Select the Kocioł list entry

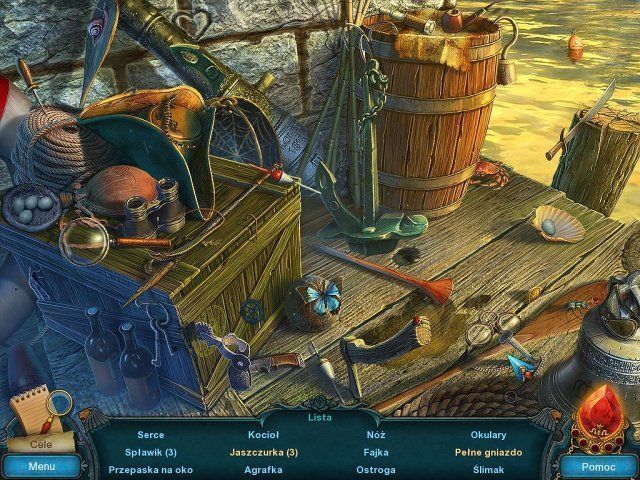click(x=264, y=435)
